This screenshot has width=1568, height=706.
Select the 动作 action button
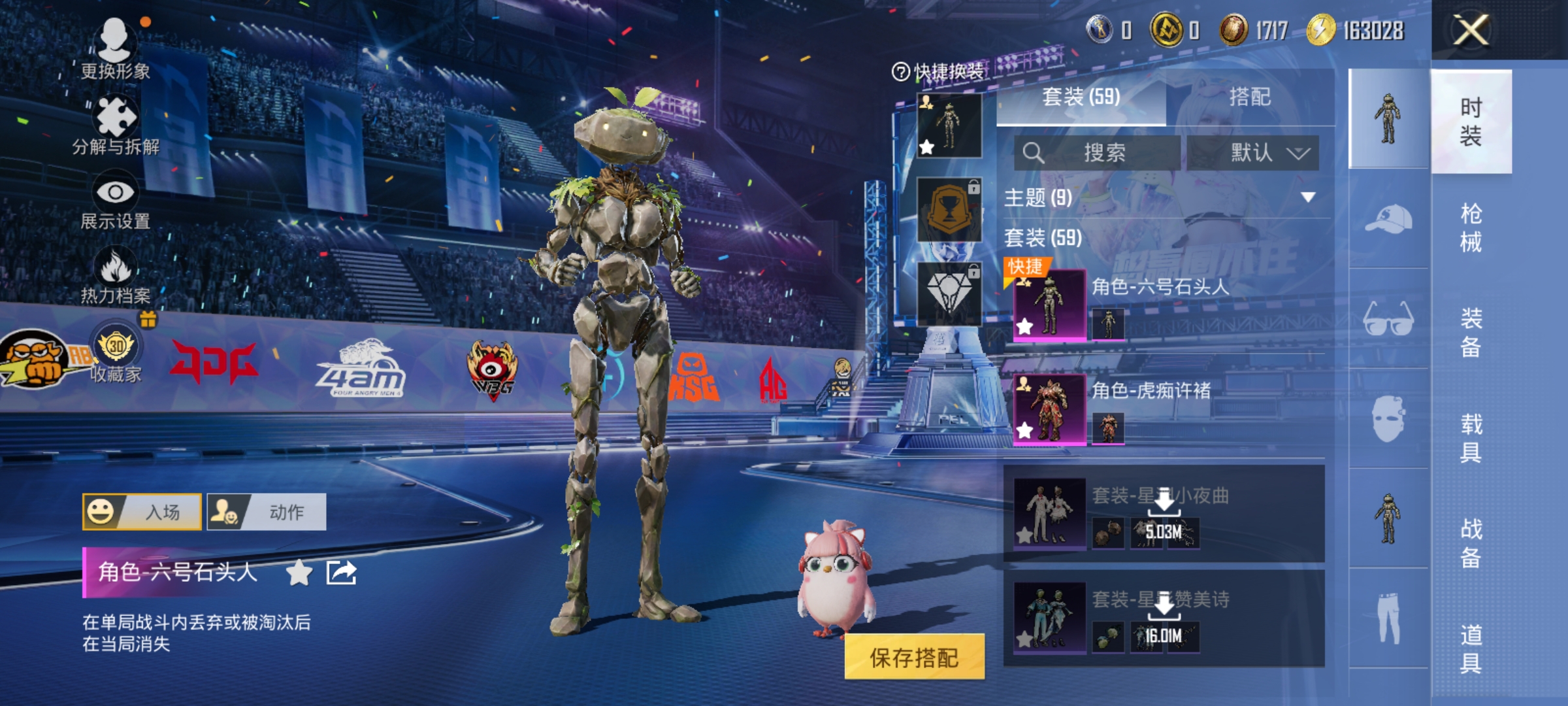tap(267, 512)
